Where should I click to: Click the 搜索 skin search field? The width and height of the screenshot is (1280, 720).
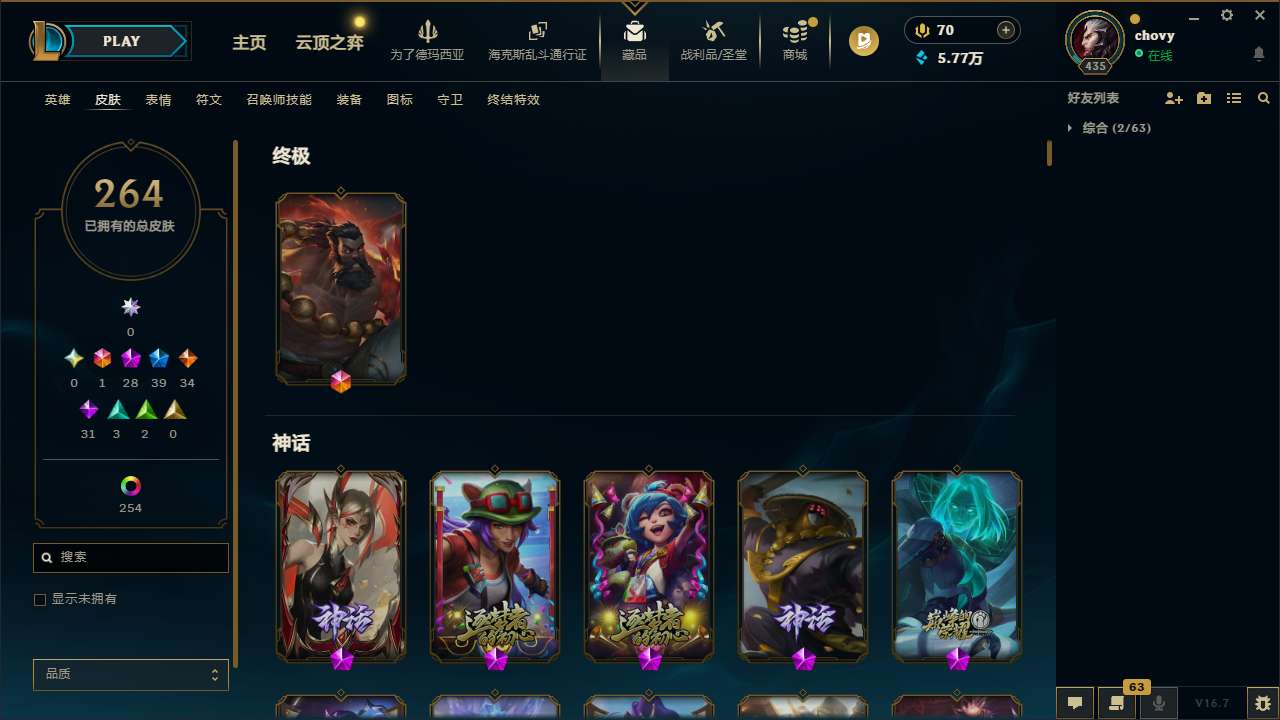(130, 557)
